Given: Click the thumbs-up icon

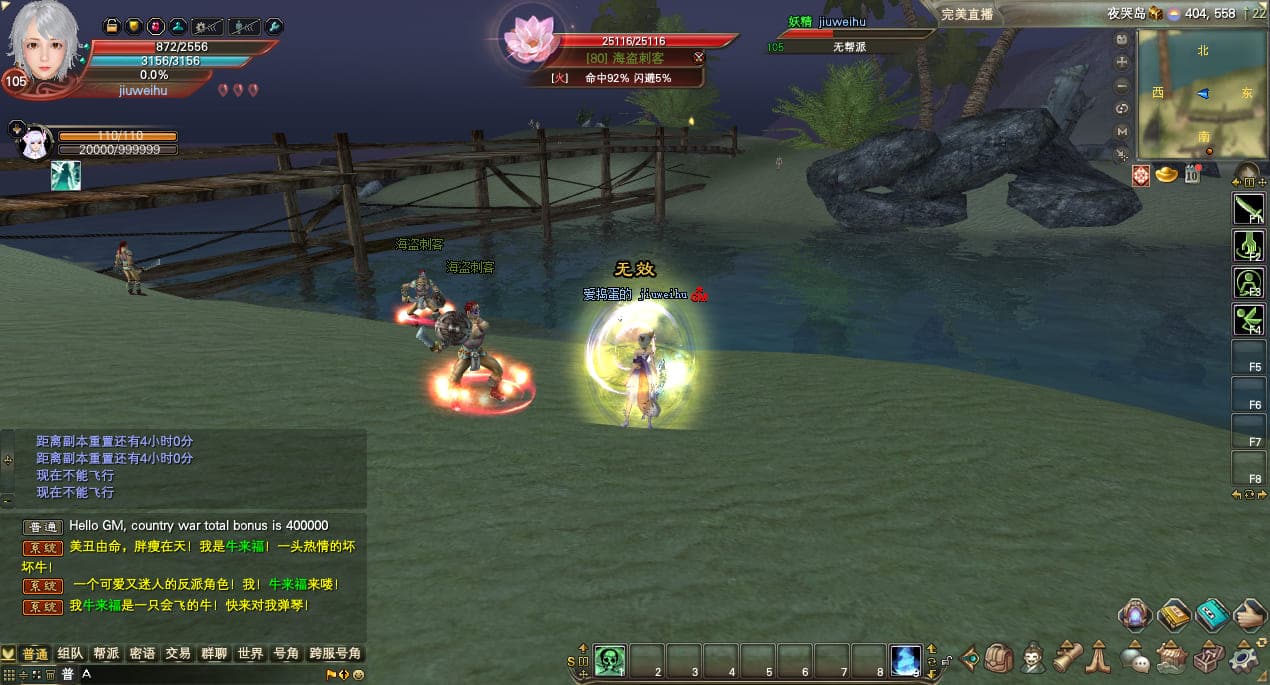Looking at the screenshot, I should point(1249,615).
